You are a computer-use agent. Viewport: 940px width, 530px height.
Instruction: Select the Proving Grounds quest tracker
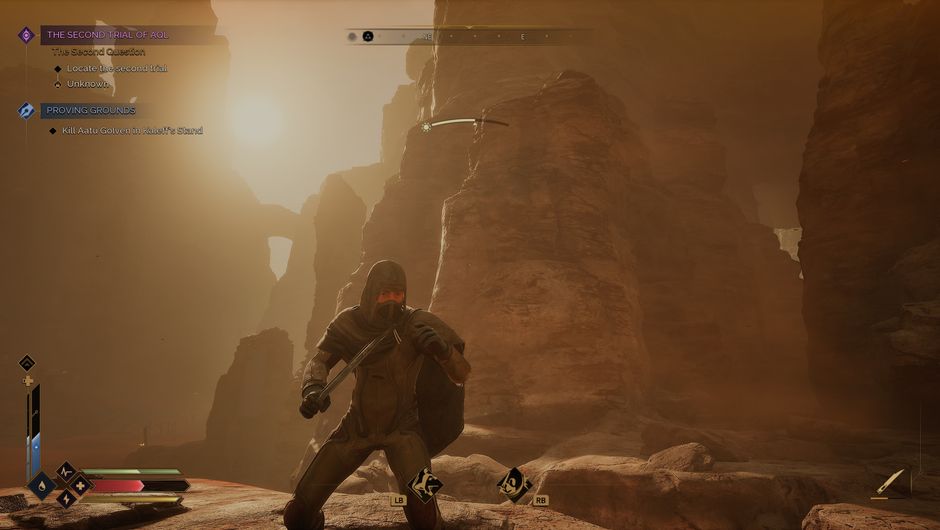91,110
